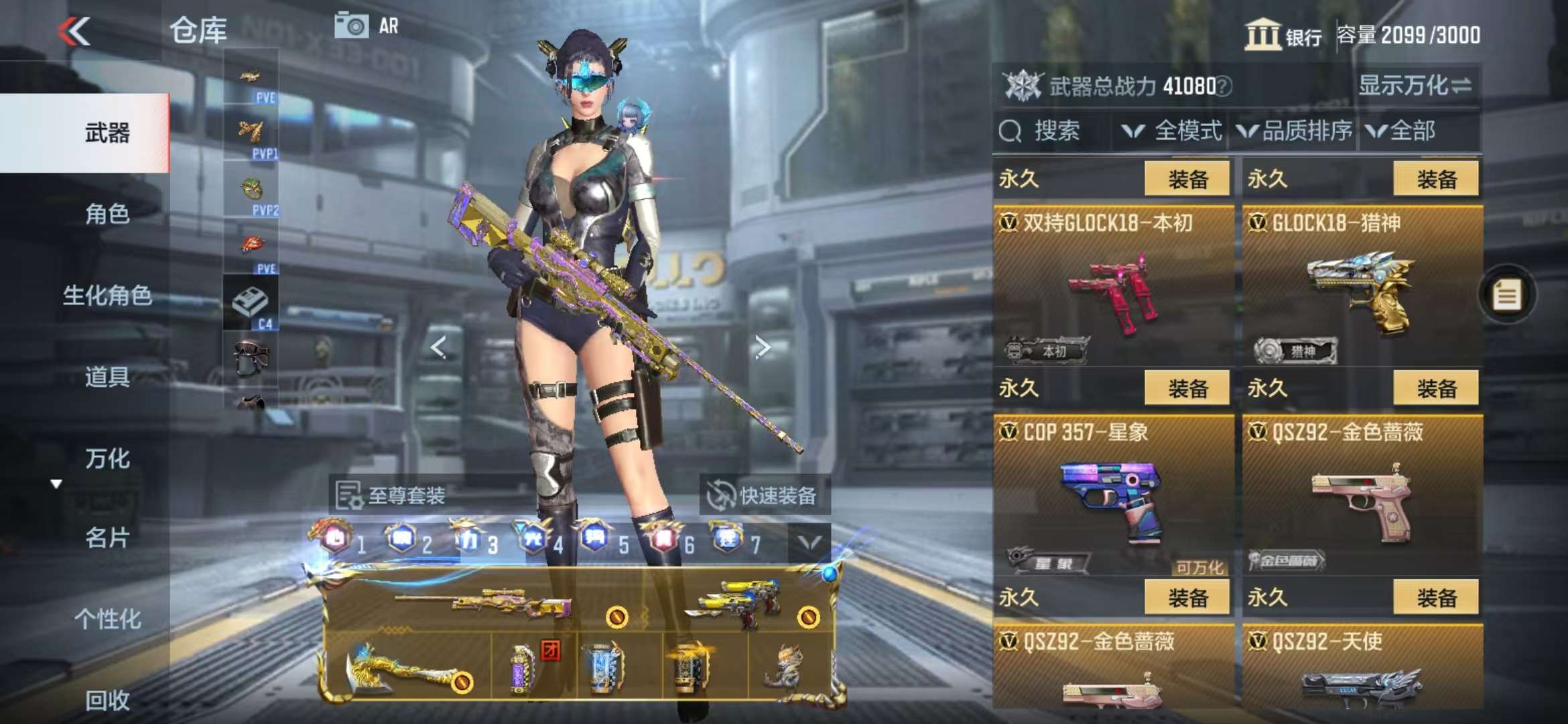Viewport: 1568px width, 724px height.
Task: Open the AR camera mode
Action: pos(366,27)
